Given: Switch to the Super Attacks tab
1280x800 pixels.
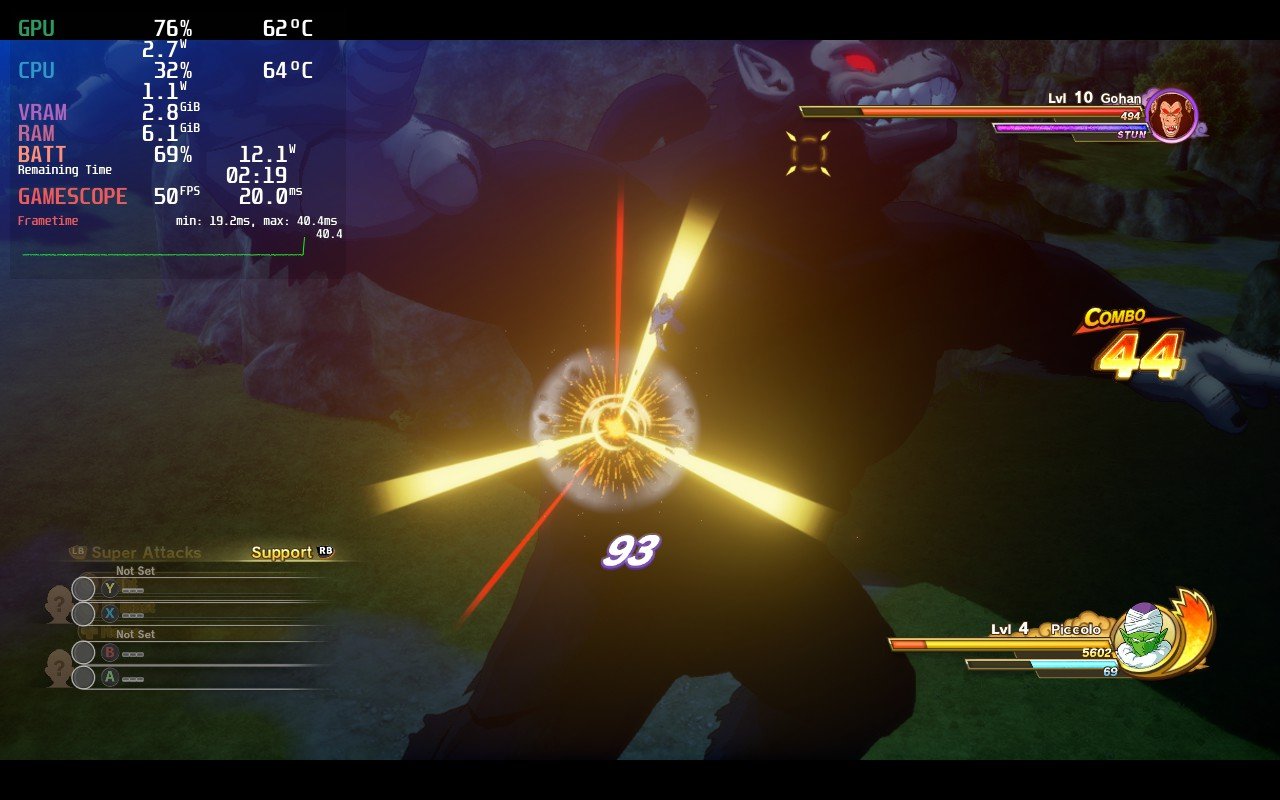Looking at the screenshot, I should tap(145, 552).
